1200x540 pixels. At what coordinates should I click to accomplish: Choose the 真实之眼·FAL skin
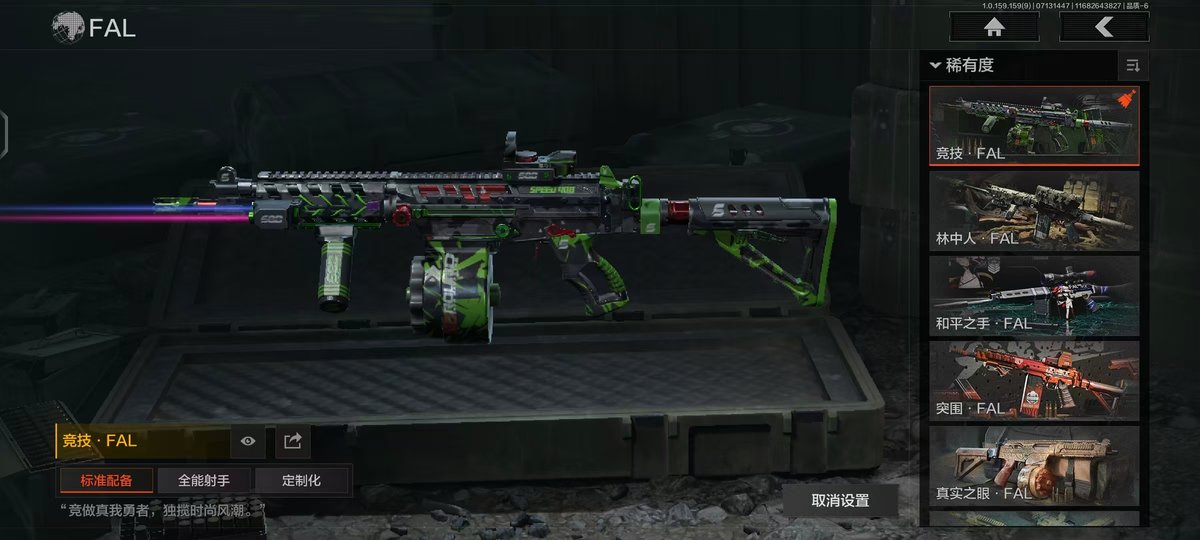coord(1034,465)
